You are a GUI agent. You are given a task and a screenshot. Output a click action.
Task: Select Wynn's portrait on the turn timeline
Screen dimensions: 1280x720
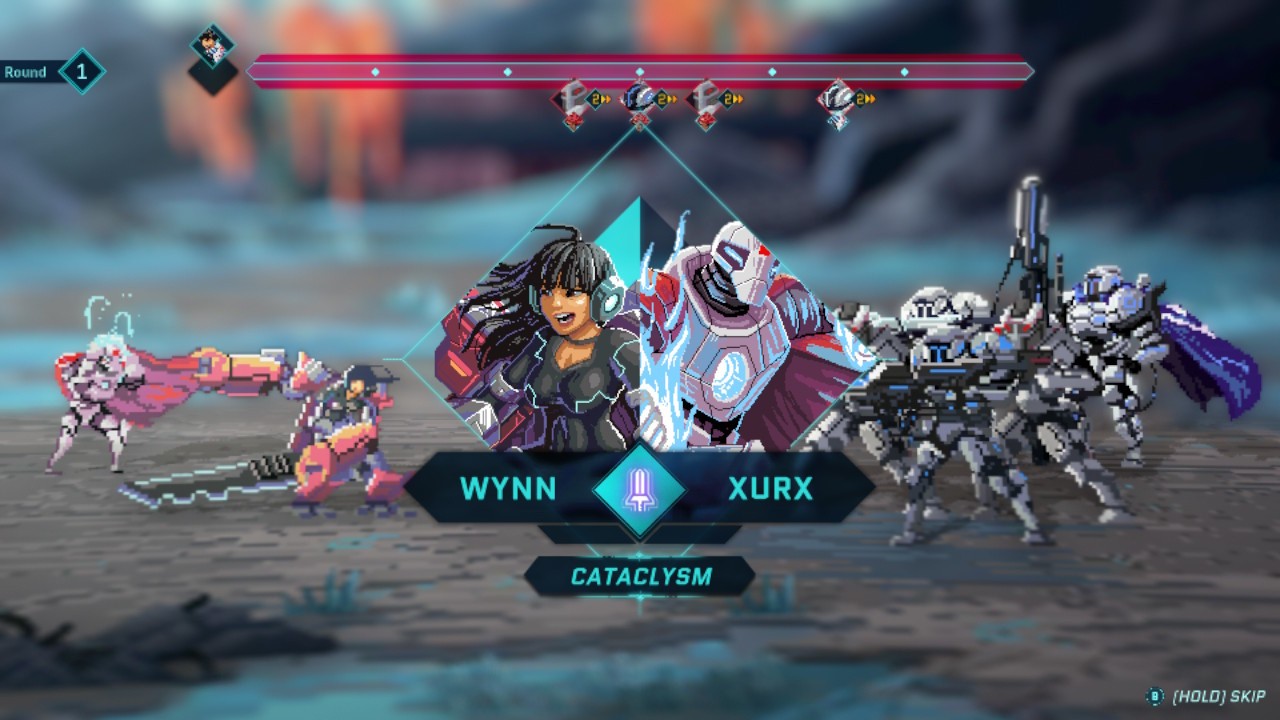click(x=213, y=45)
